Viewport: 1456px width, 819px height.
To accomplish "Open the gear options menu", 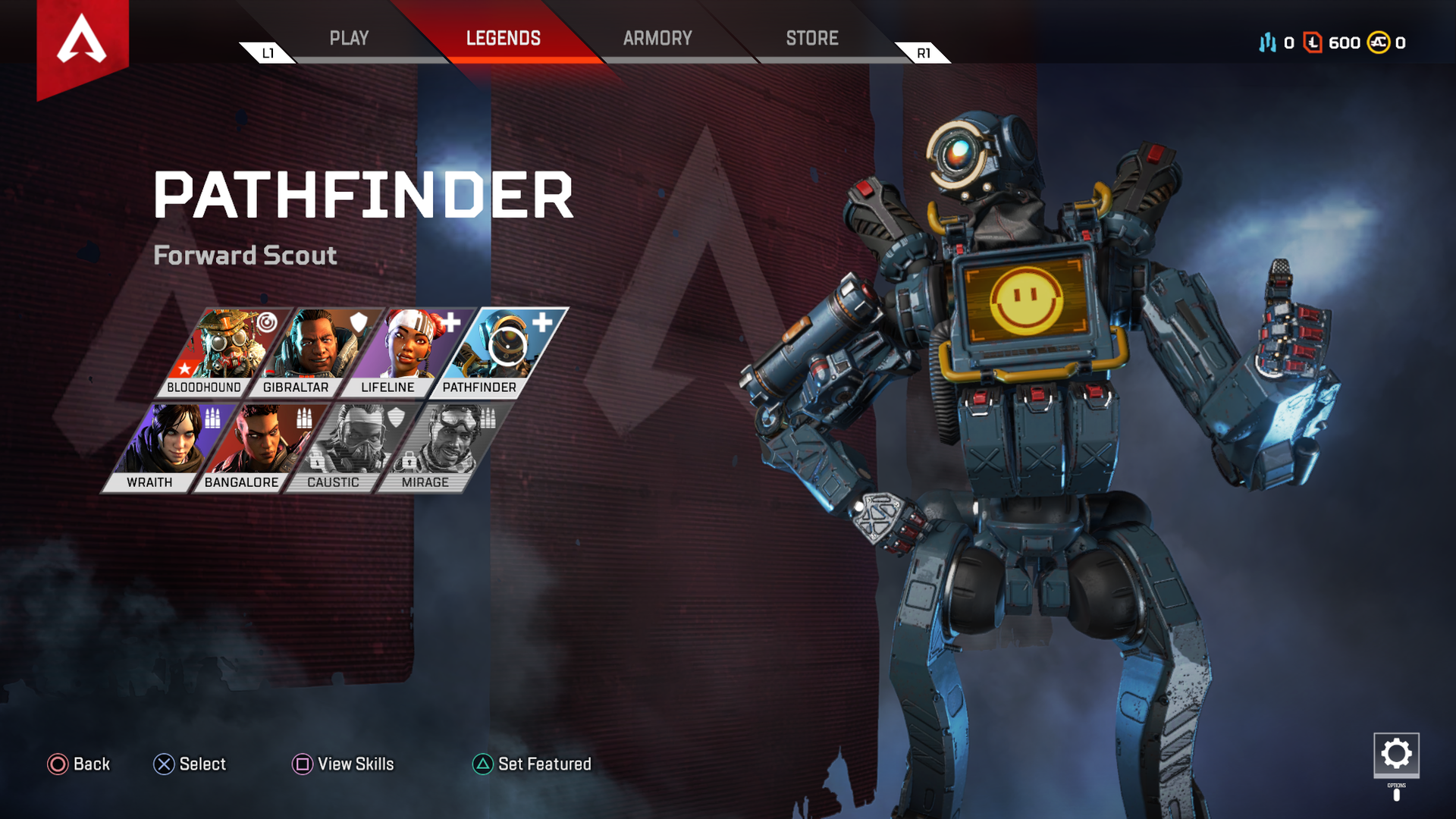I will tap(1396, 755).
